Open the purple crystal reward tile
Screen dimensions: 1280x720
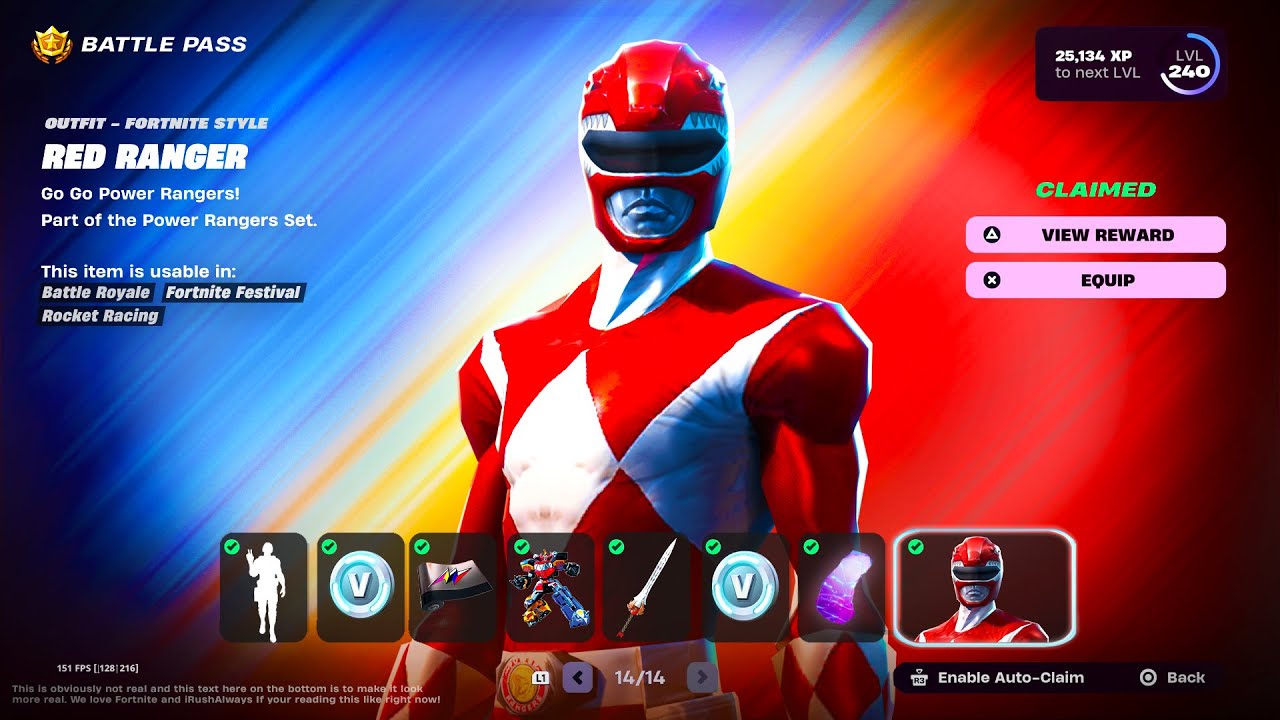pyautogui.click(x=841, y=587)
